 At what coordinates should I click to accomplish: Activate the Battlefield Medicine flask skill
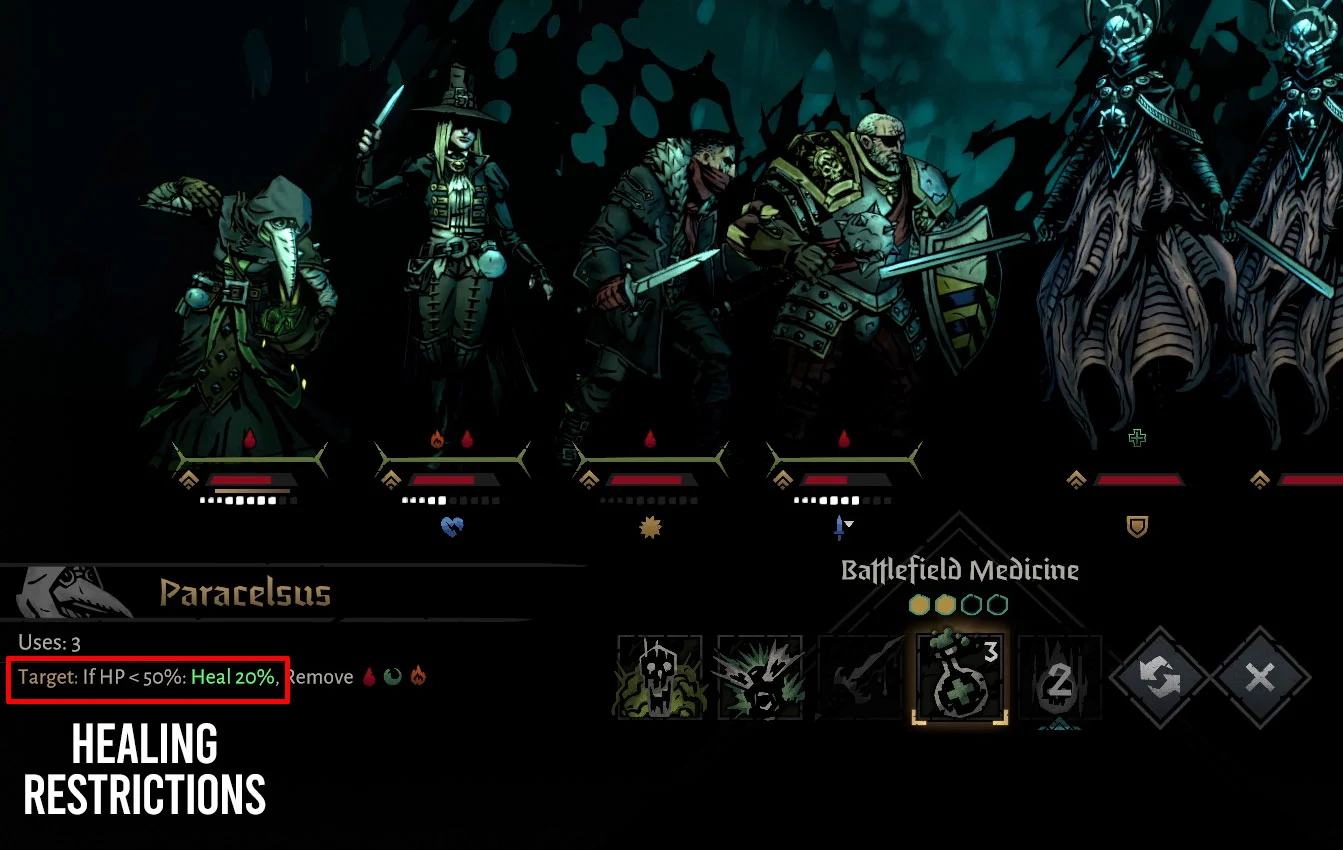click(959, 677)
